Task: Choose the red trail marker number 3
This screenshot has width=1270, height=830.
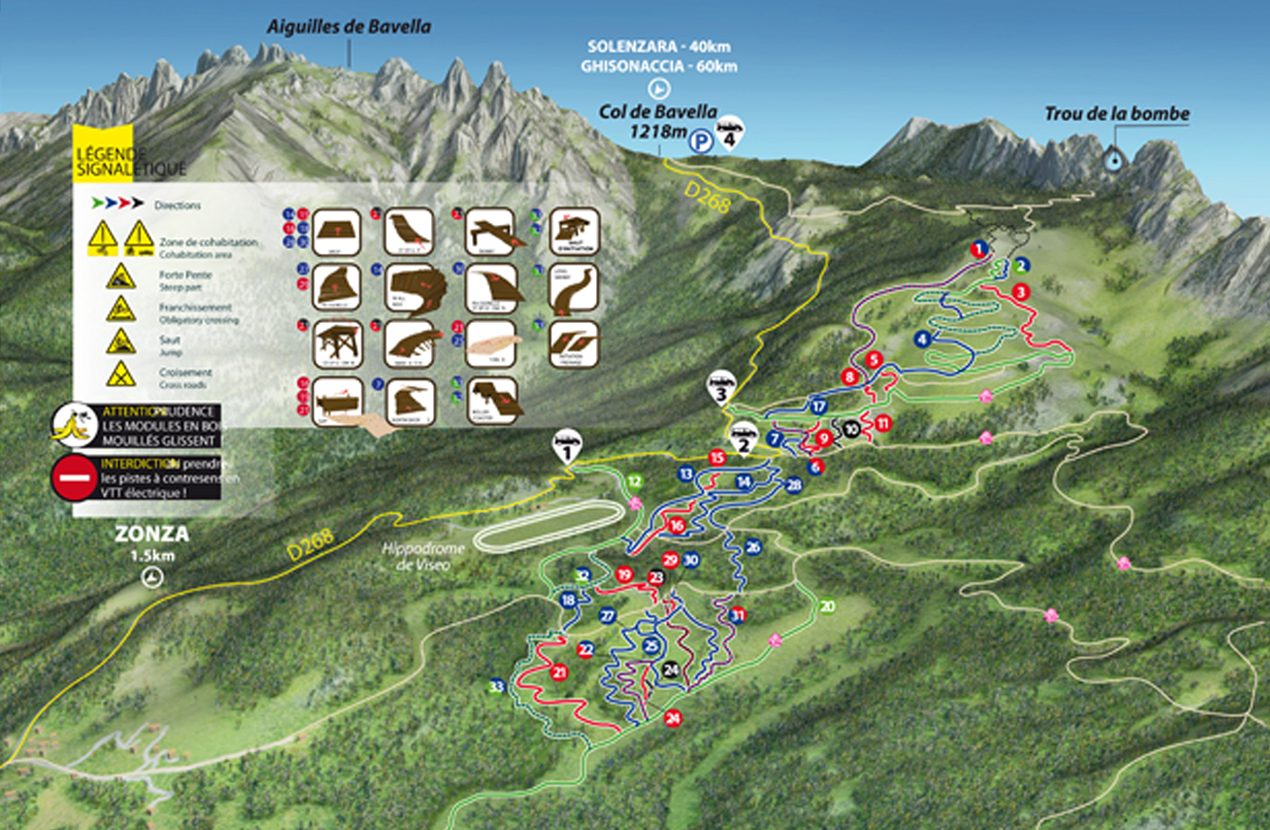Action: coord(1020,291)
